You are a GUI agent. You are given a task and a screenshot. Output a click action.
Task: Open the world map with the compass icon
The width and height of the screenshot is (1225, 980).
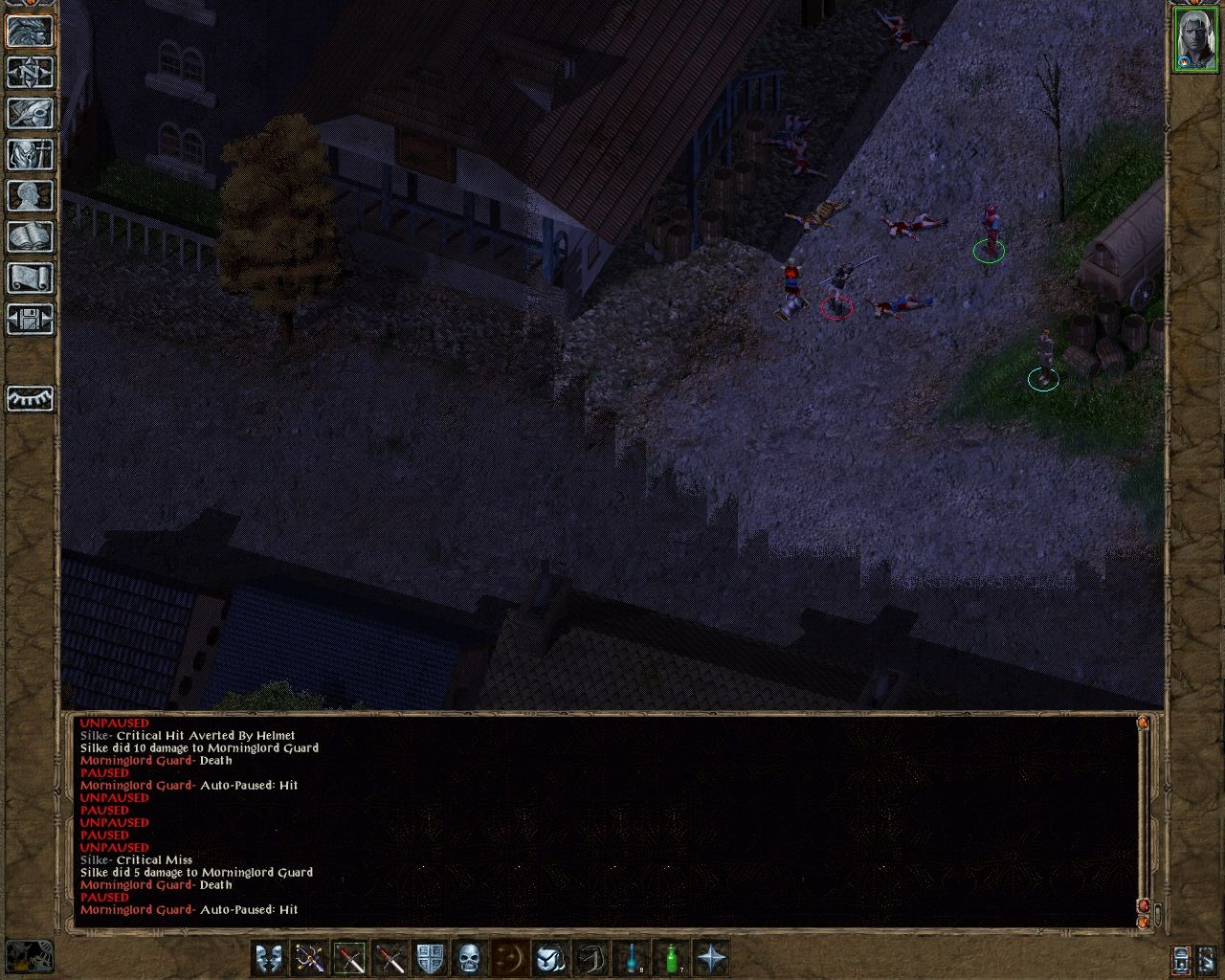click(x=29, y=74)
